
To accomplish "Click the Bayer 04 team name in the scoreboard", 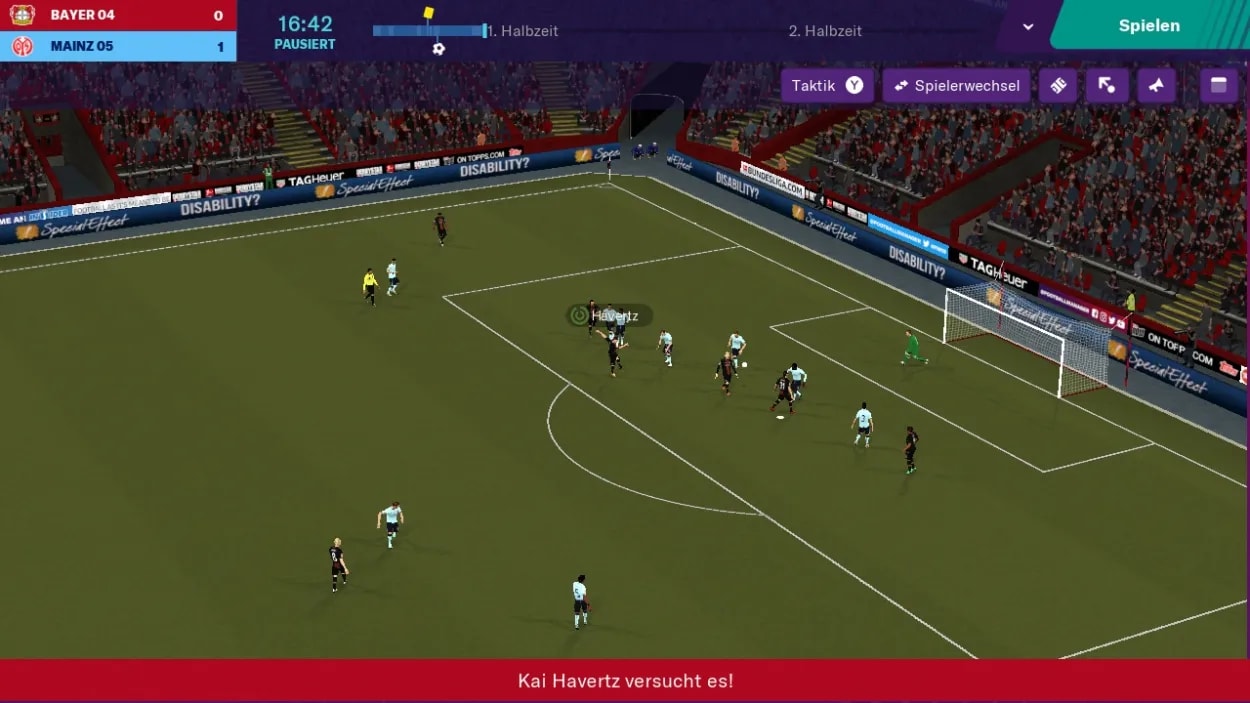I will coord(82,15).
